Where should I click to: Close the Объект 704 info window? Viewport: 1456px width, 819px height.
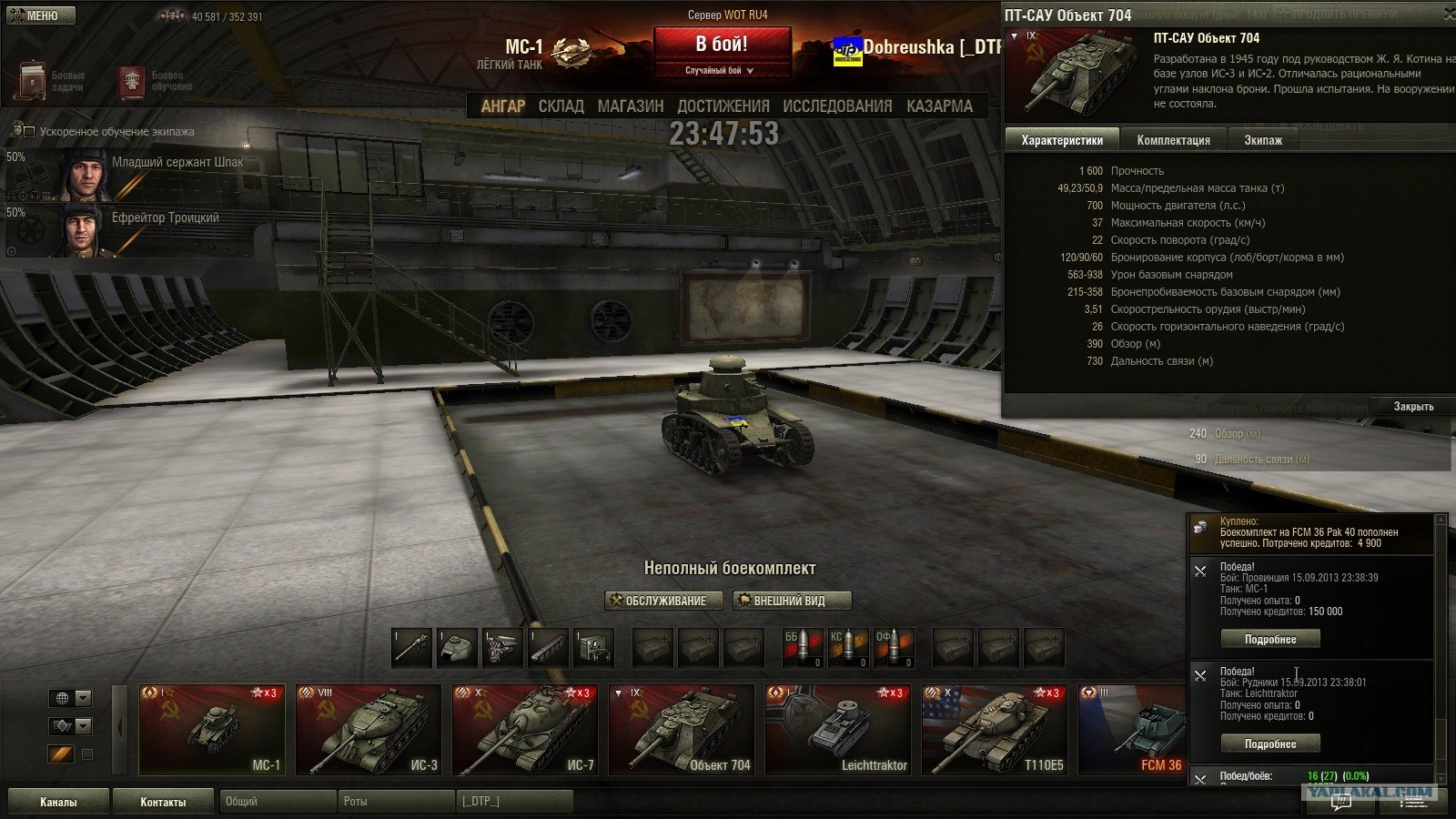click(x=1412, y=407)
